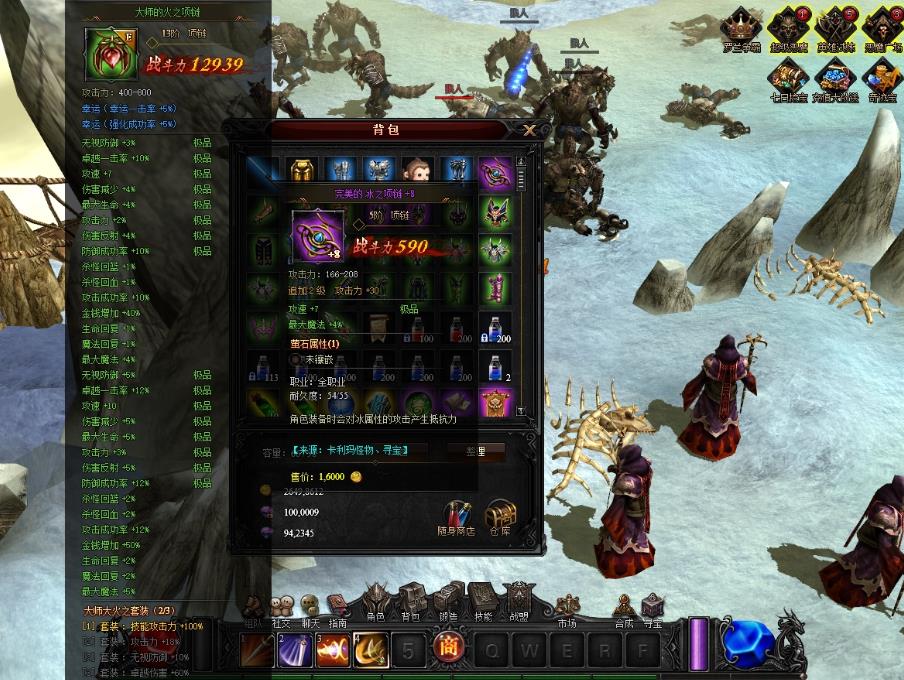
Task: Click the 整理 sort button
Action: click(475, 451)
